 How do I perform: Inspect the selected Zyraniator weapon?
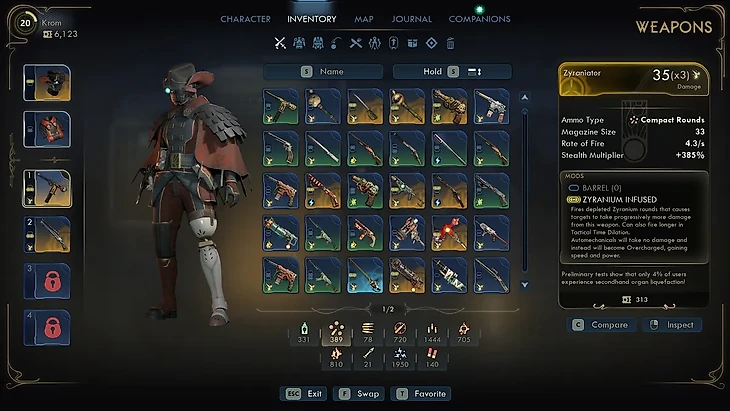click(671, 325)
